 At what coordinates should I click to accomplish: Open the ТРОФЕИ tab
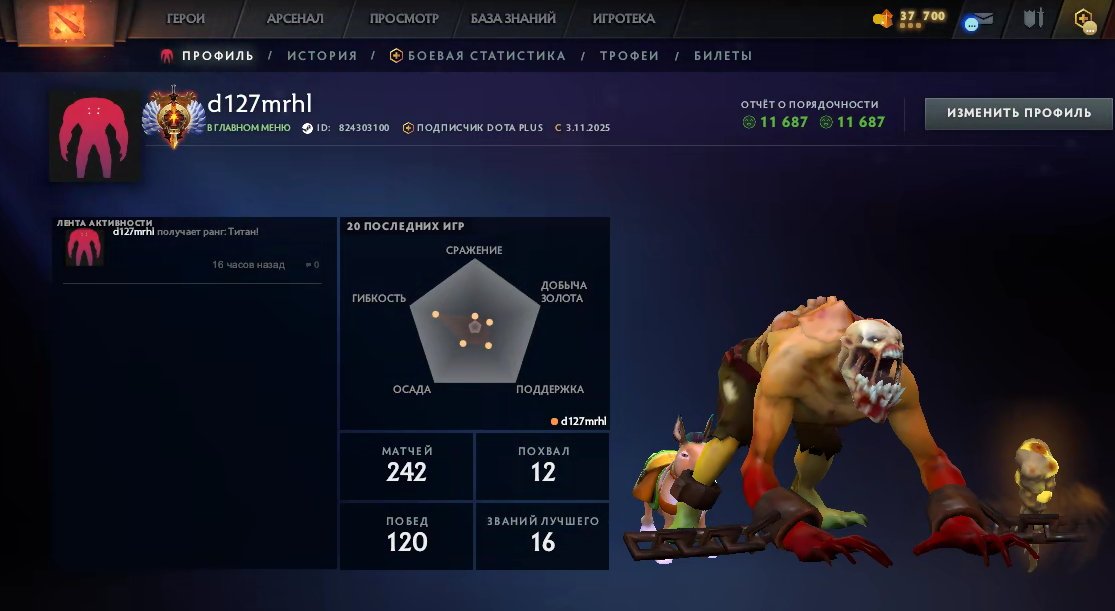(629, 56)
